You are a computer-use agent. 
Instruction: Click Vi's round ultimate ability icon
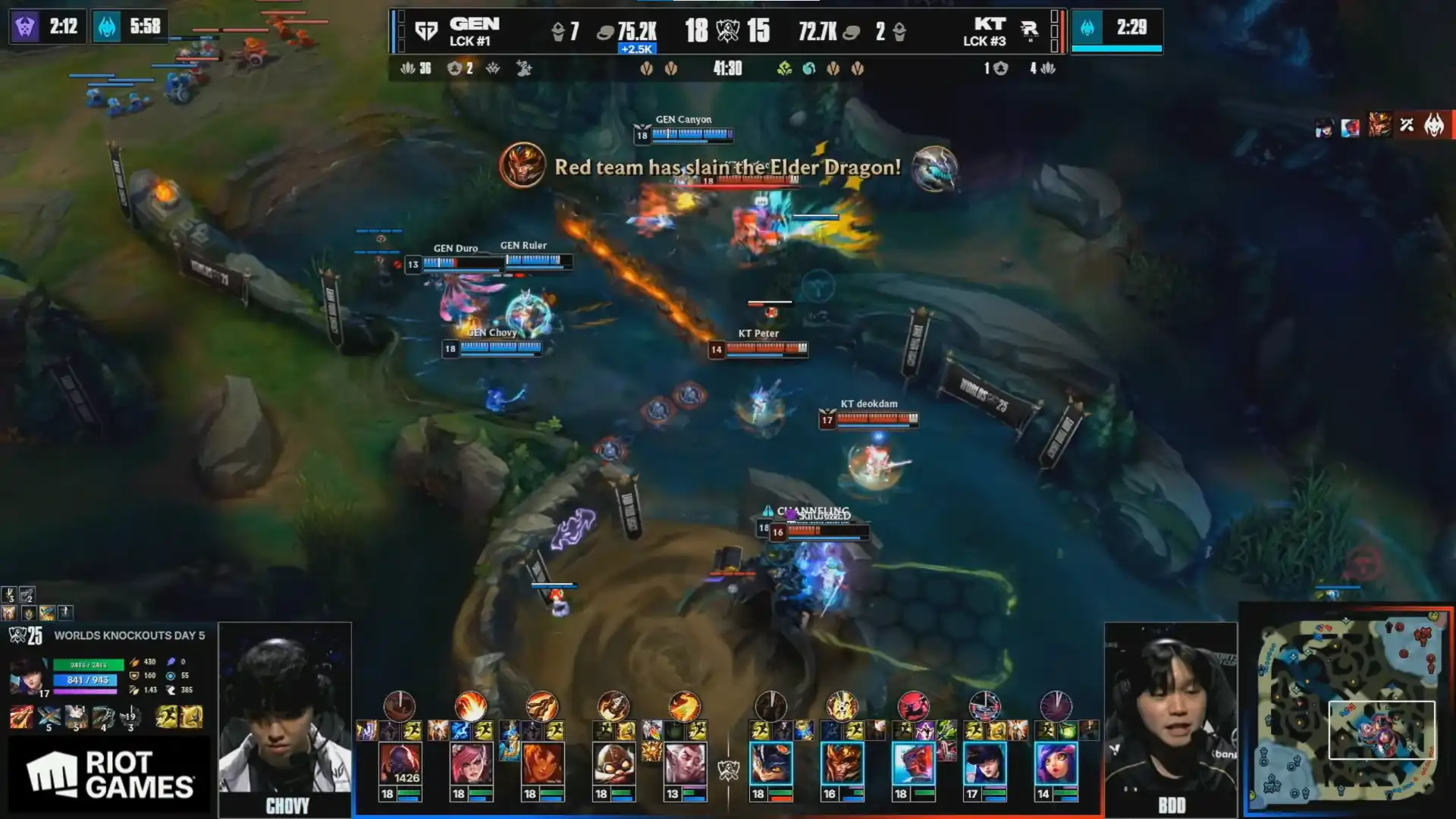470,706
